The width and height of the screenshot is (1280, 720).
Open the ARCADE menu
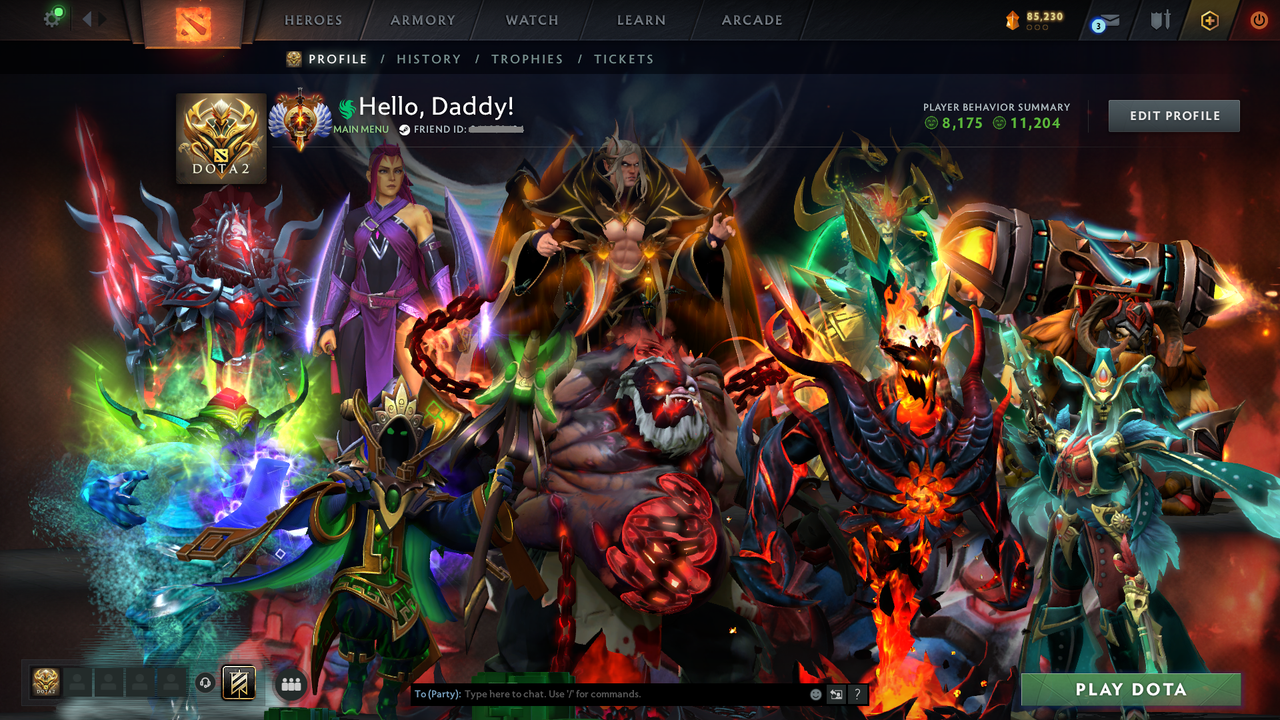coord(750,19)
